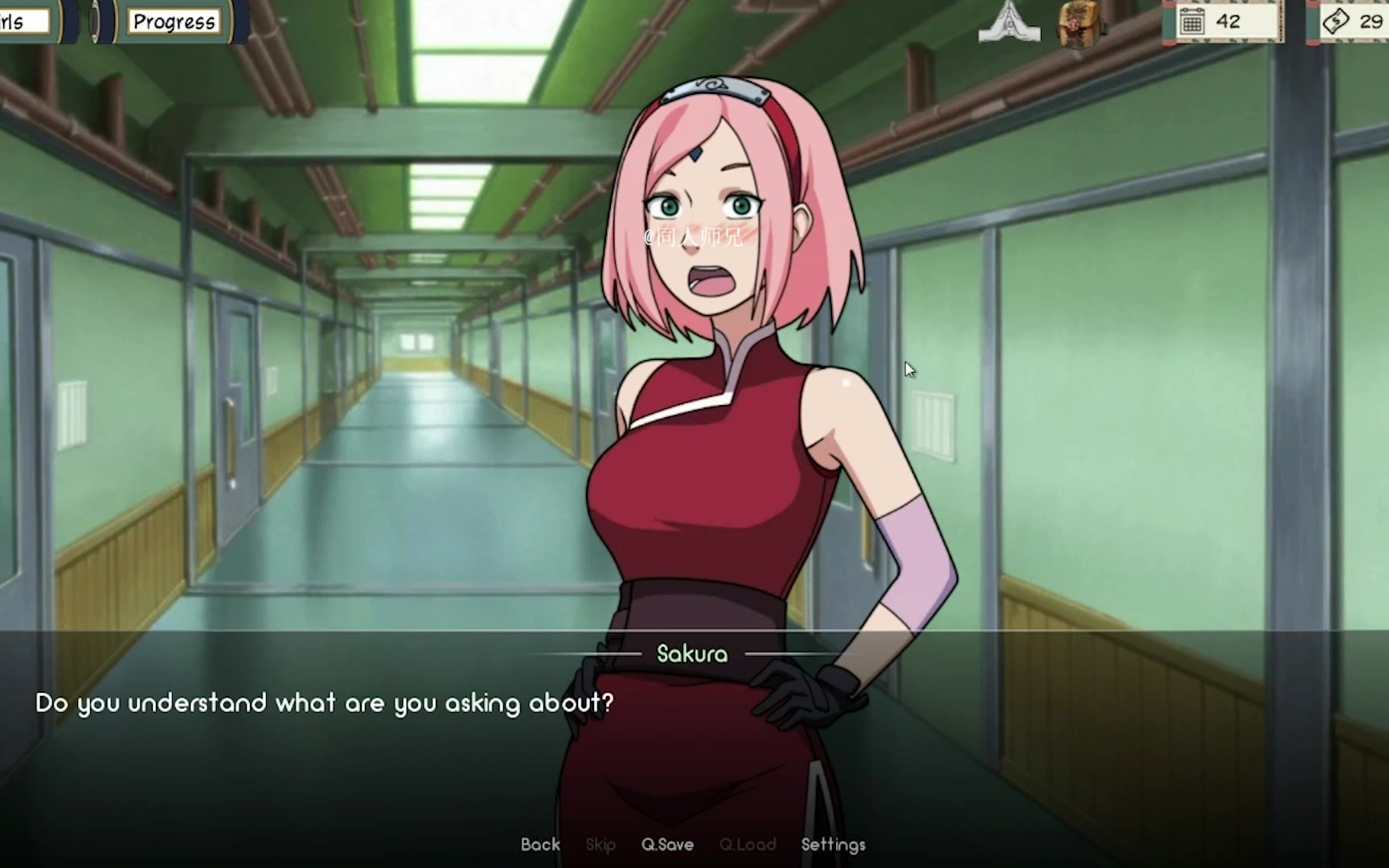Open the backpack inventory
The height and width of the screenshot is (868, 1389).
click(x=1080, y=24)
